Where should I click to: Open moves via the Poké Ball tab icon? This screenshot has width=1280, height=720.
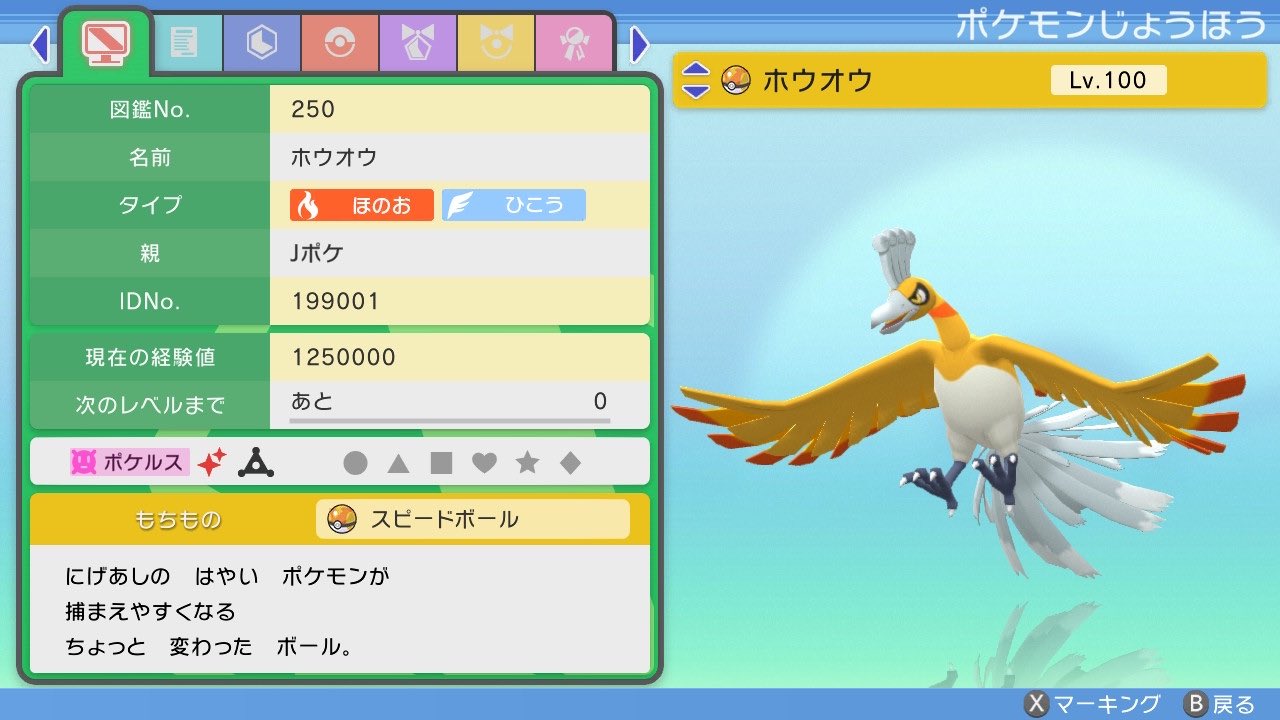339,43
